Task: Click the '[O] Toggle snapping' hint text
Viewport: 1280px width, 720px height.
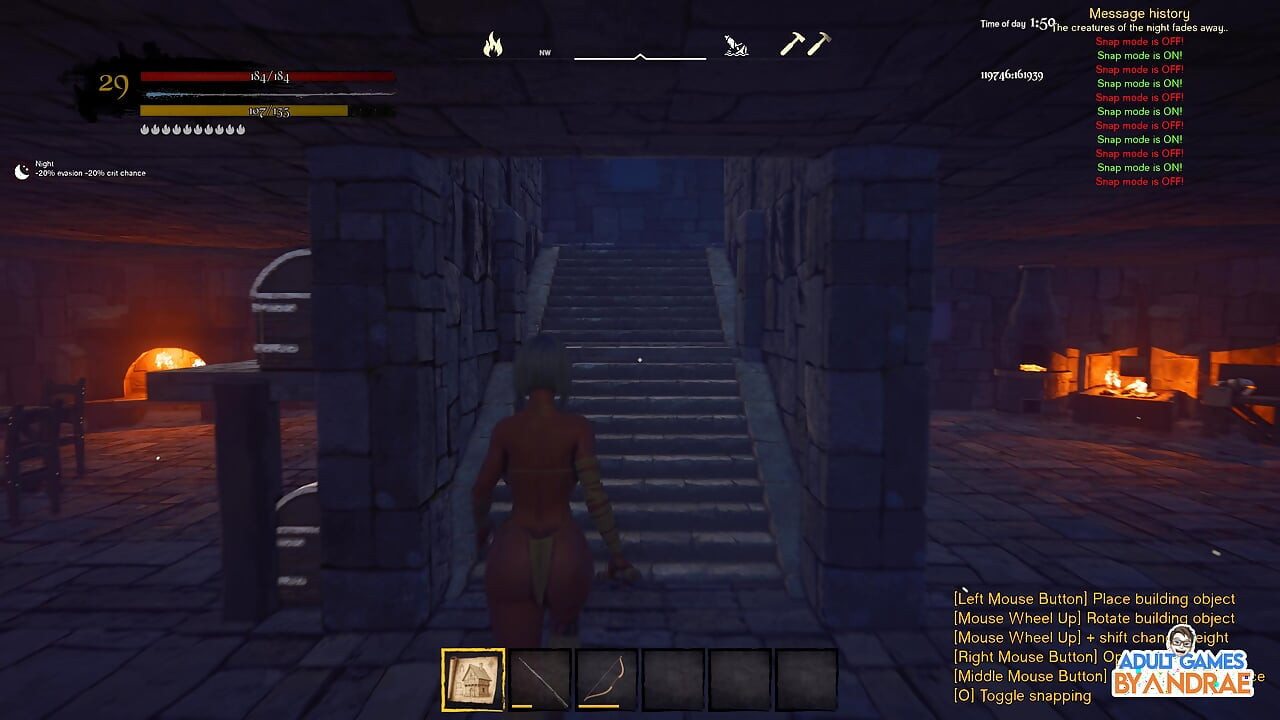Action: 1022,695
